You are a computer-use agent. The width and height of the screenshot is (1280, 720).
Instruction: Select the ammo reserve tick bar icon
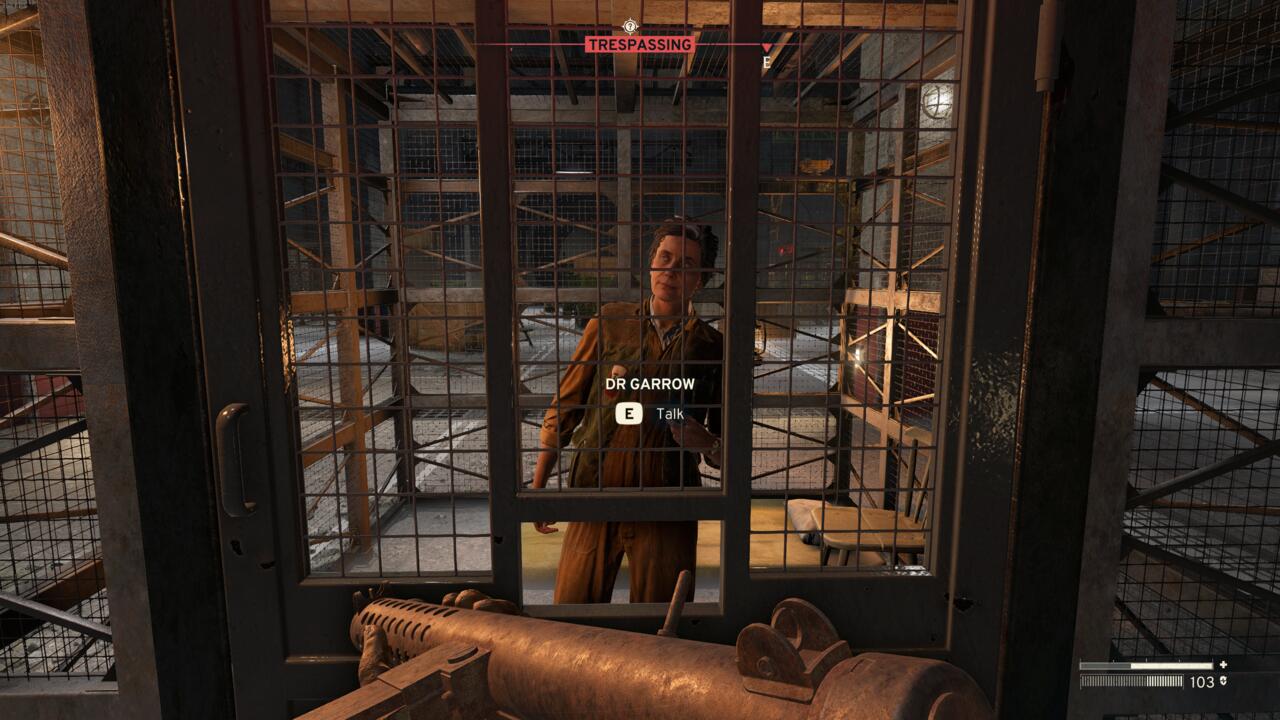coord(1132,681)
